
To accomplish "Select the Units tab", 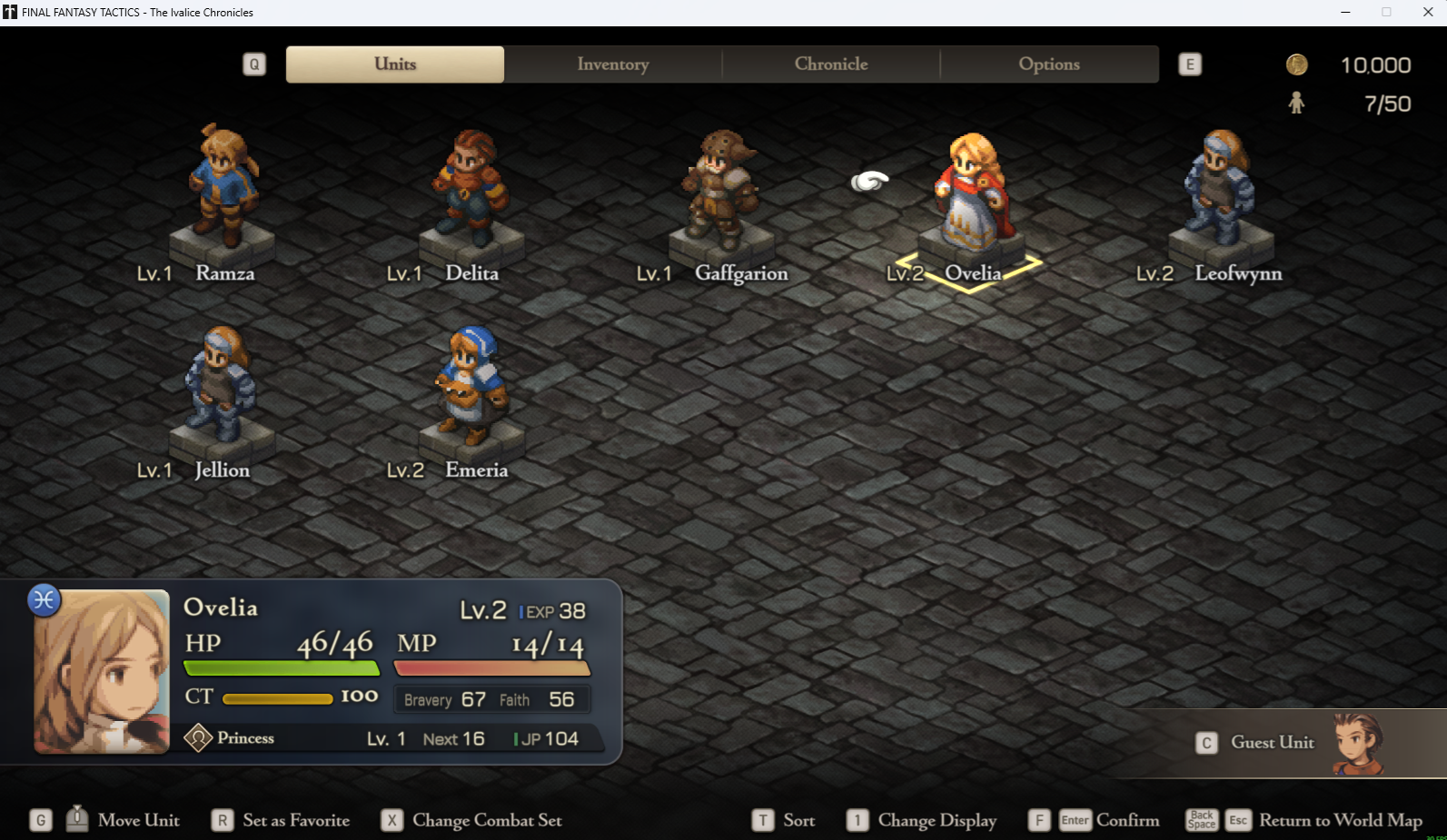I will (395, 64).
